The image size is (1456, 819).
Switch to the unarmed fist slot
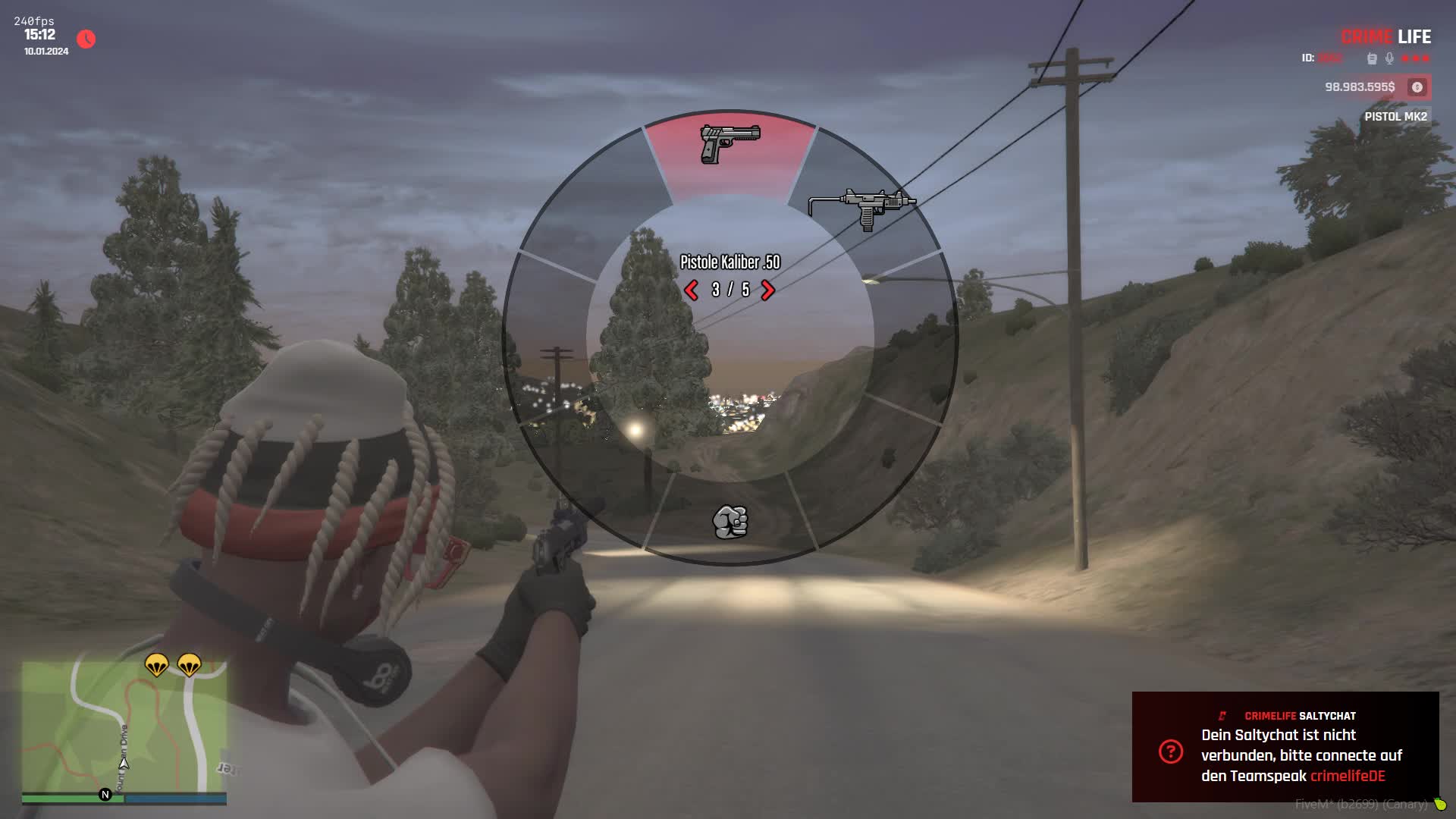[x=730, y=522]
